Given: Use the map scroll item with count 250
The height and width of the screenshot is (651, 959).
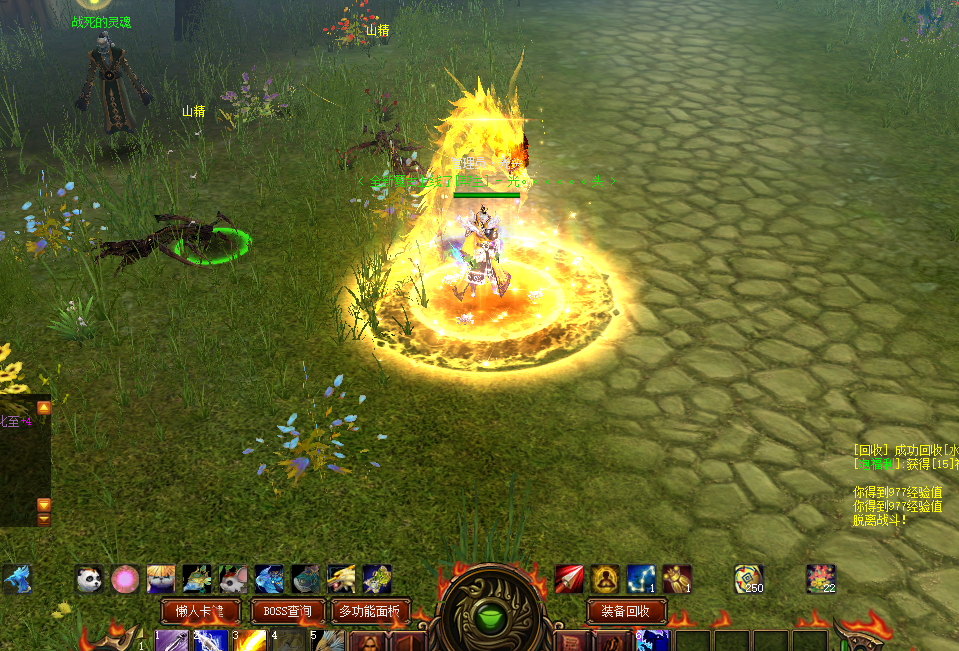Looking at the screenshot, I should pos(748,579).
